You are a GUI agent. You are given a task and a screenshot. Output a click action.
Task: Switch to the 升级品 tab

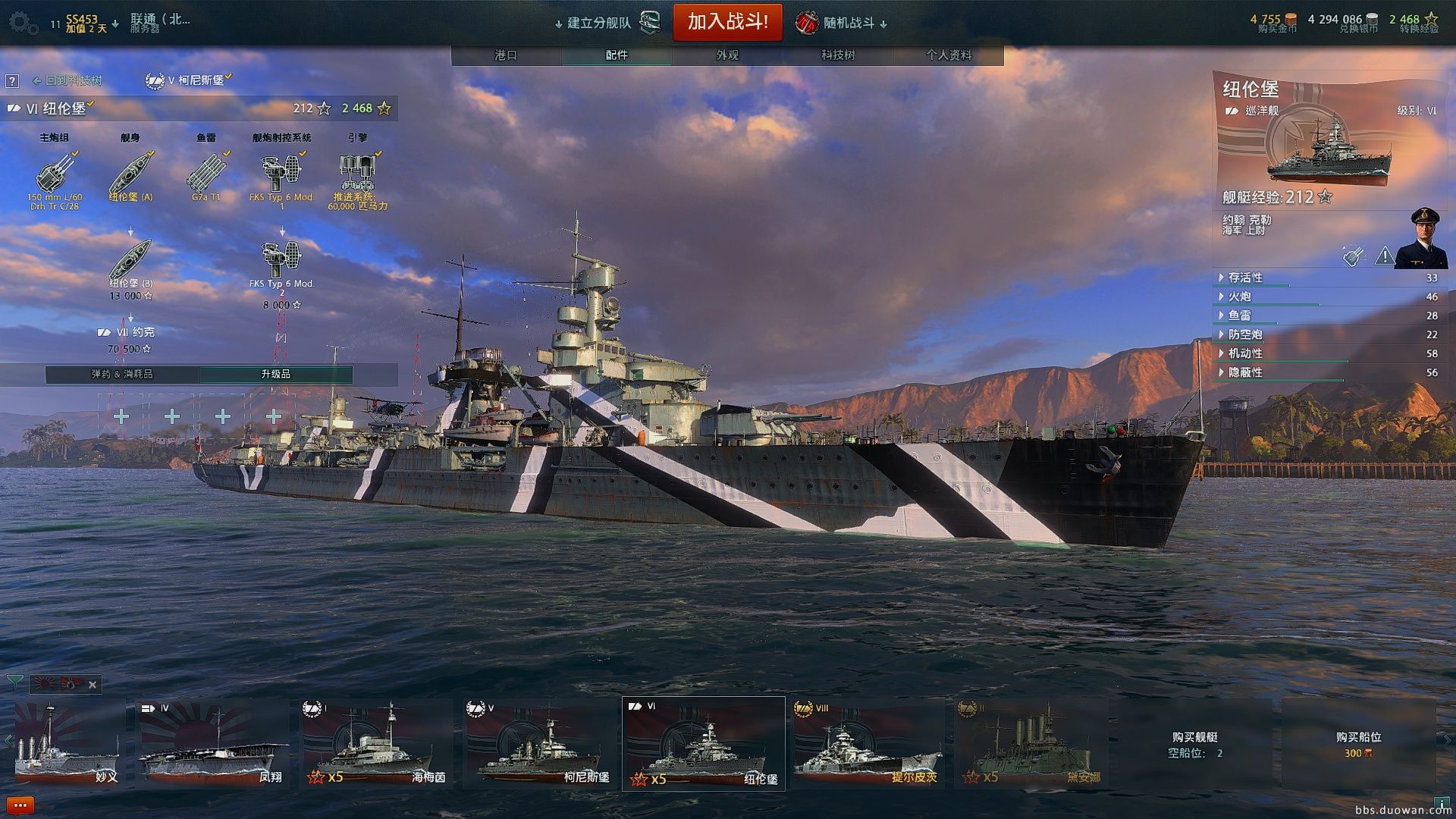(275, 375)
